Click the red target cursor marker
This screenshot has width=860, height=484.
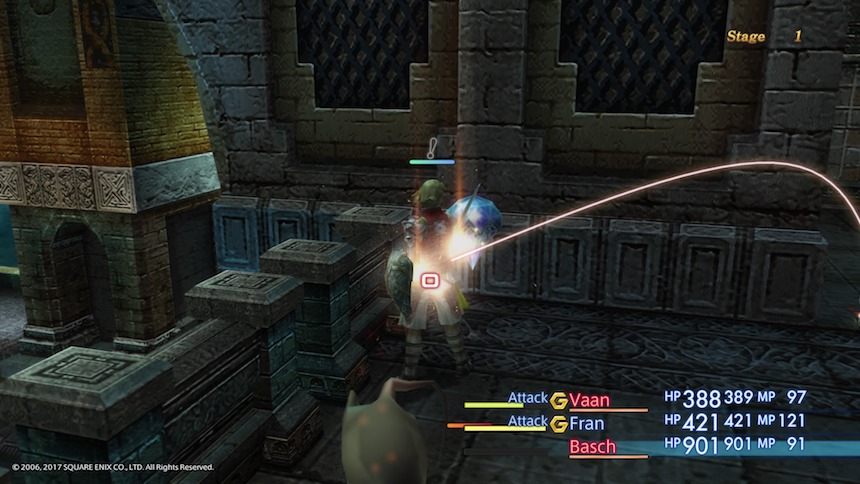(430, 281)
